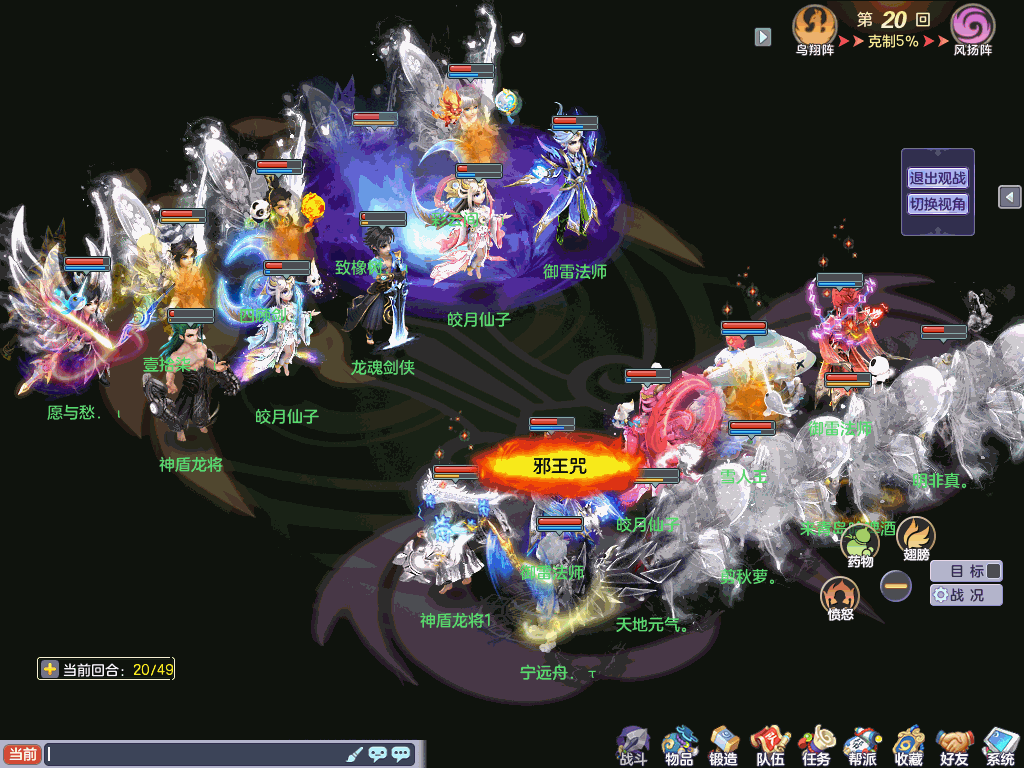Open the 战况 battle status panel
The height and width of the screenshot is (768, 1024).
pos(966,595)
